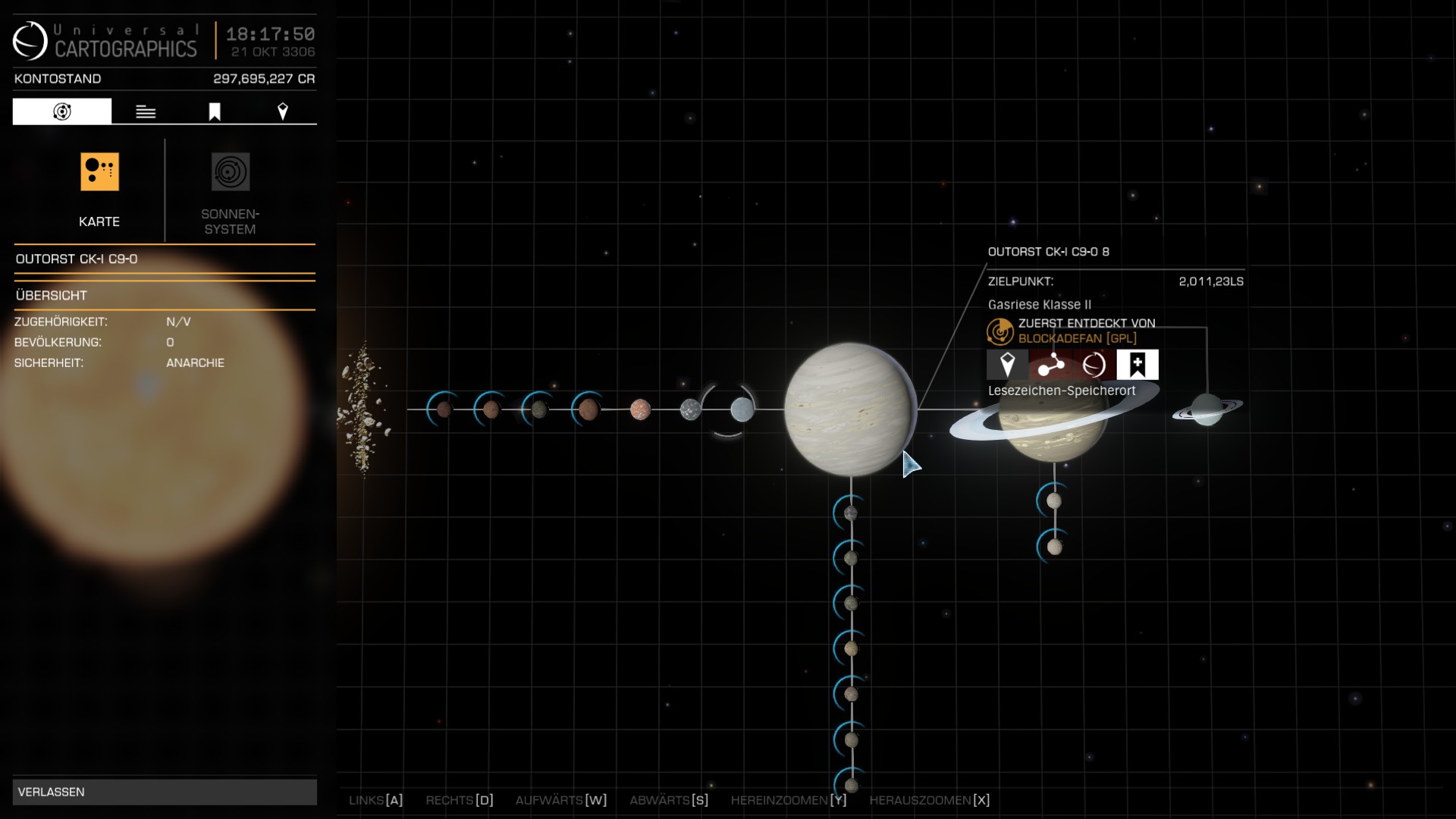Switch to the list lines tab
Viewport: 1456px width, 819px height.
[146, 111]
